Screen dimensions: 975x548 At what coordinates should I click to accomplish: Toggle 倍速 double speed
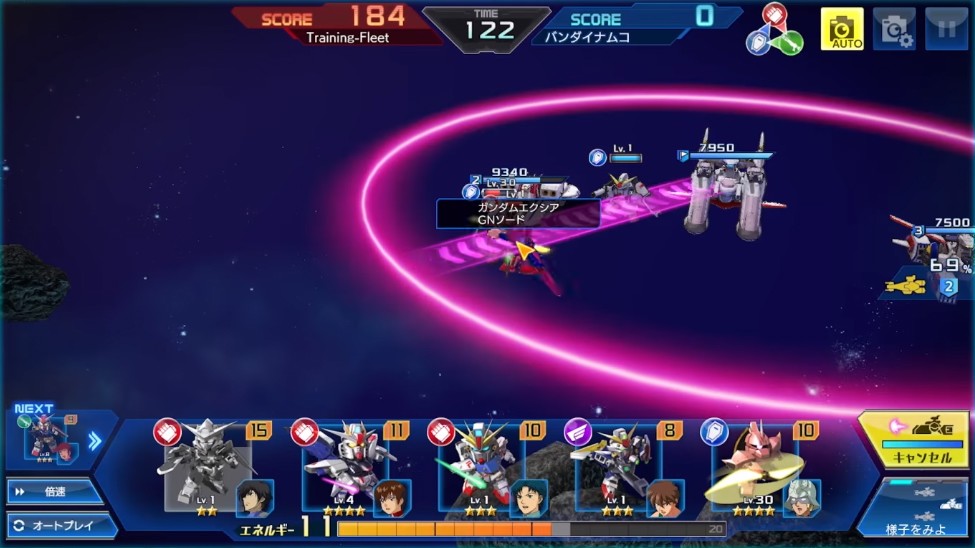[x=55, y=492]
